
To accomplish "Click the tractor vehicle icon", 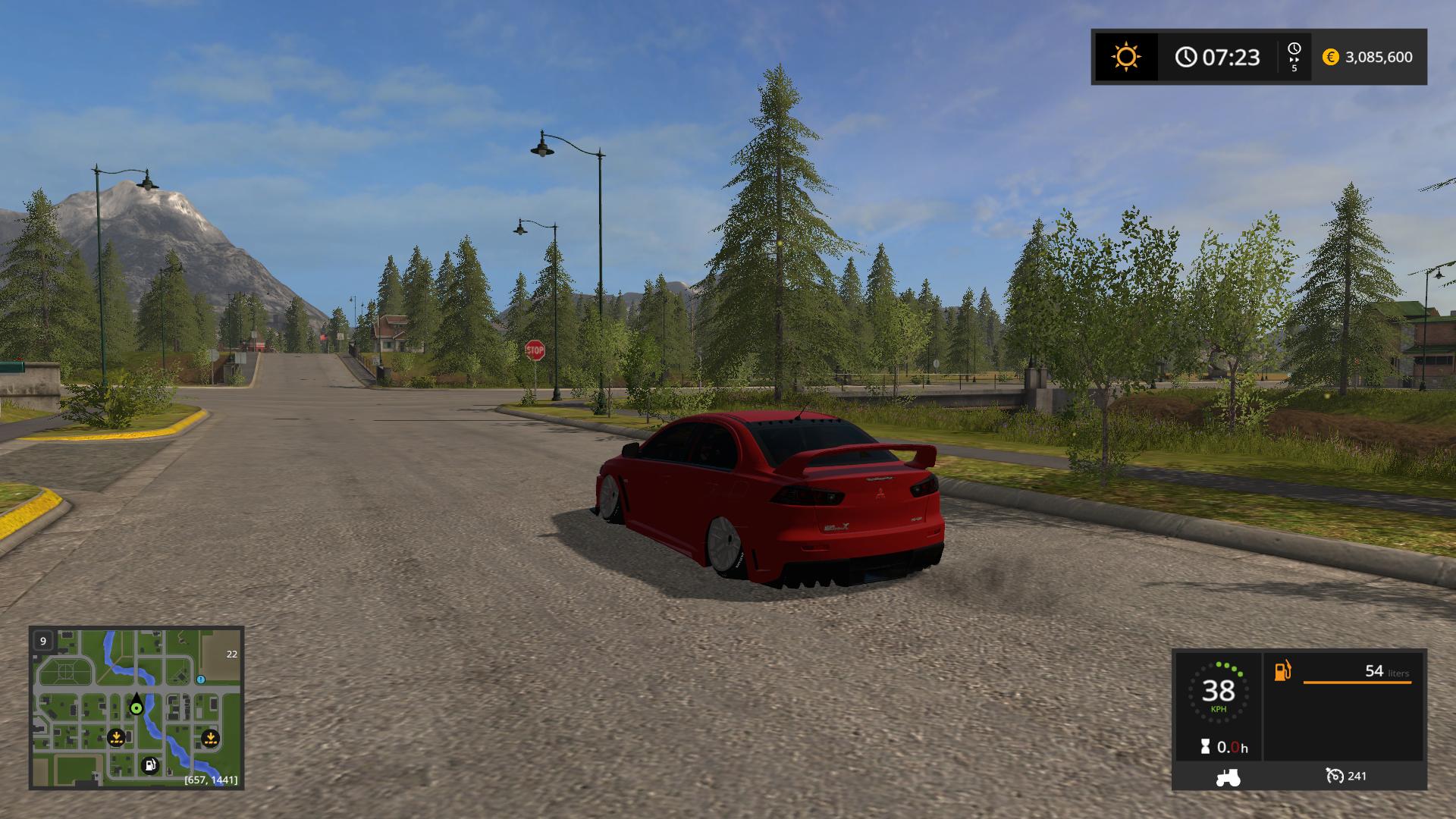I will click(x=1227, y=777).
